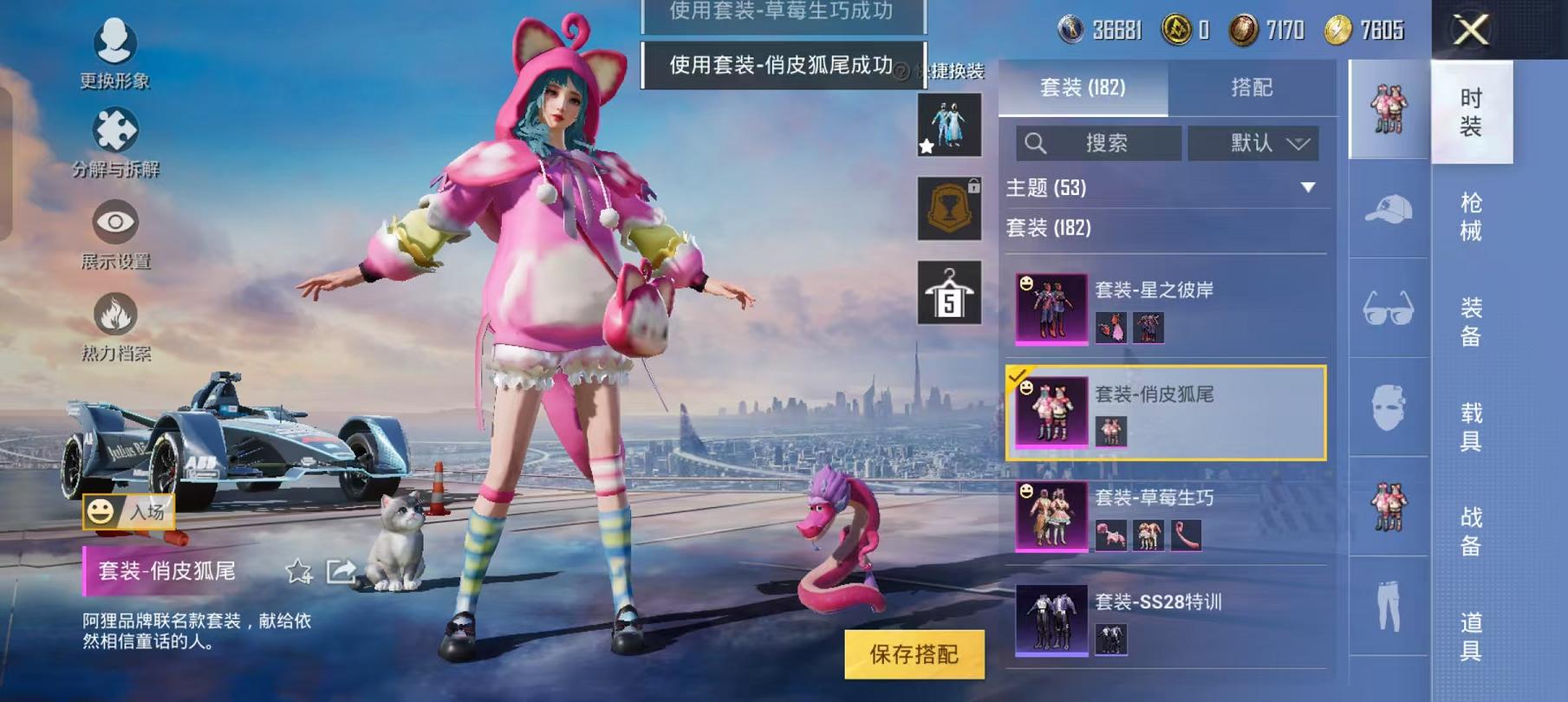Collapse the 主题 (53) section
The image size is (1568, 702).
tap(1166, 187)
